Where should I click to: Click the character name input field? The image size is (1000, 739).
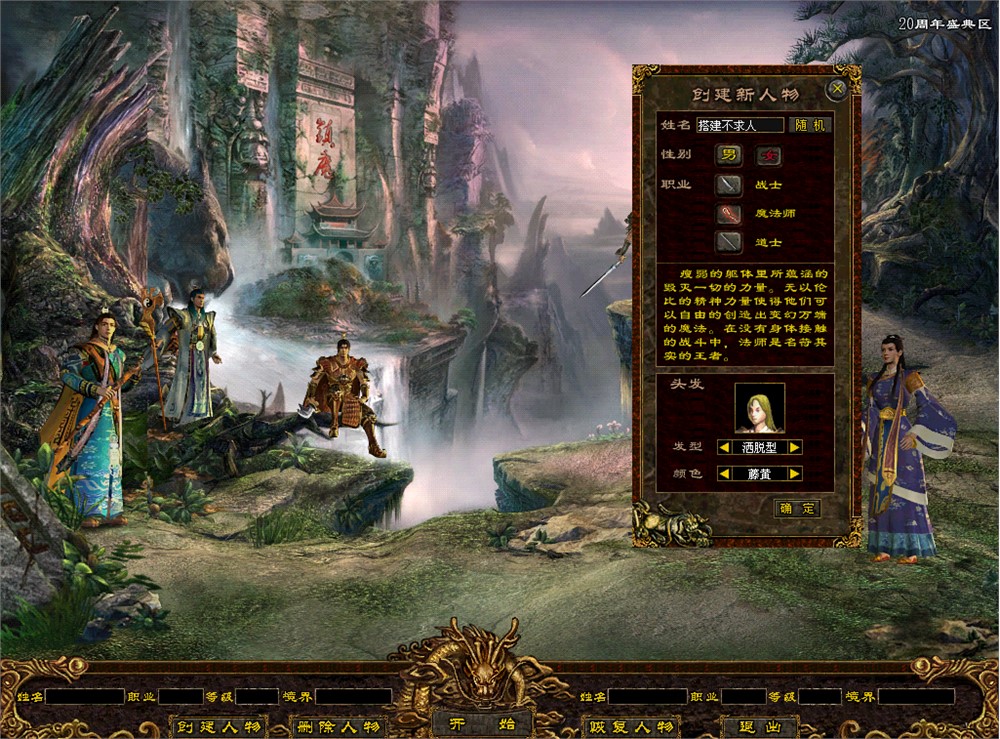click(x=739, y=125)
